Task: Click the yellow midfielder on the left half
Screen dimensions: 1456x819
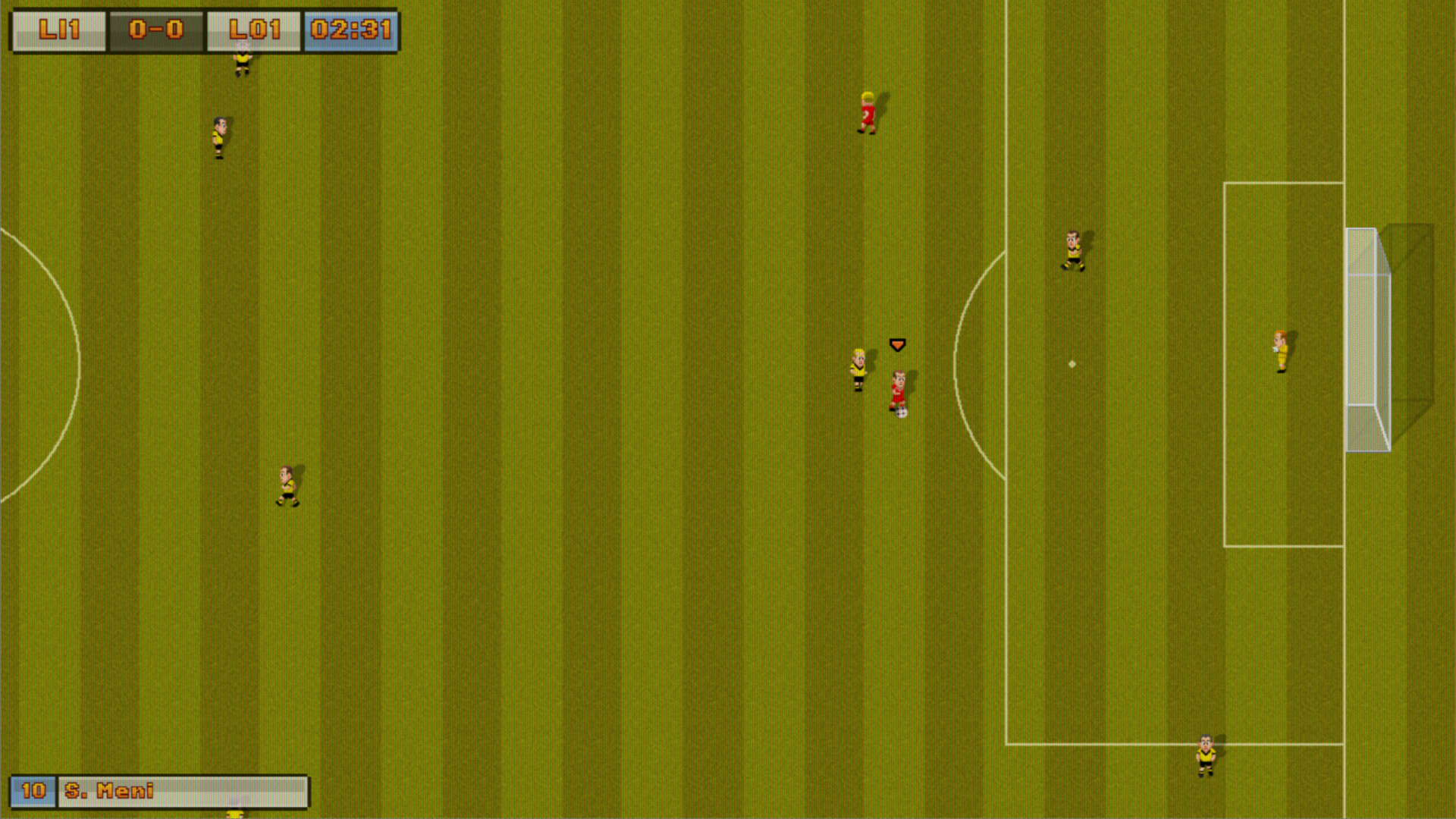Action: click(288, 485)
